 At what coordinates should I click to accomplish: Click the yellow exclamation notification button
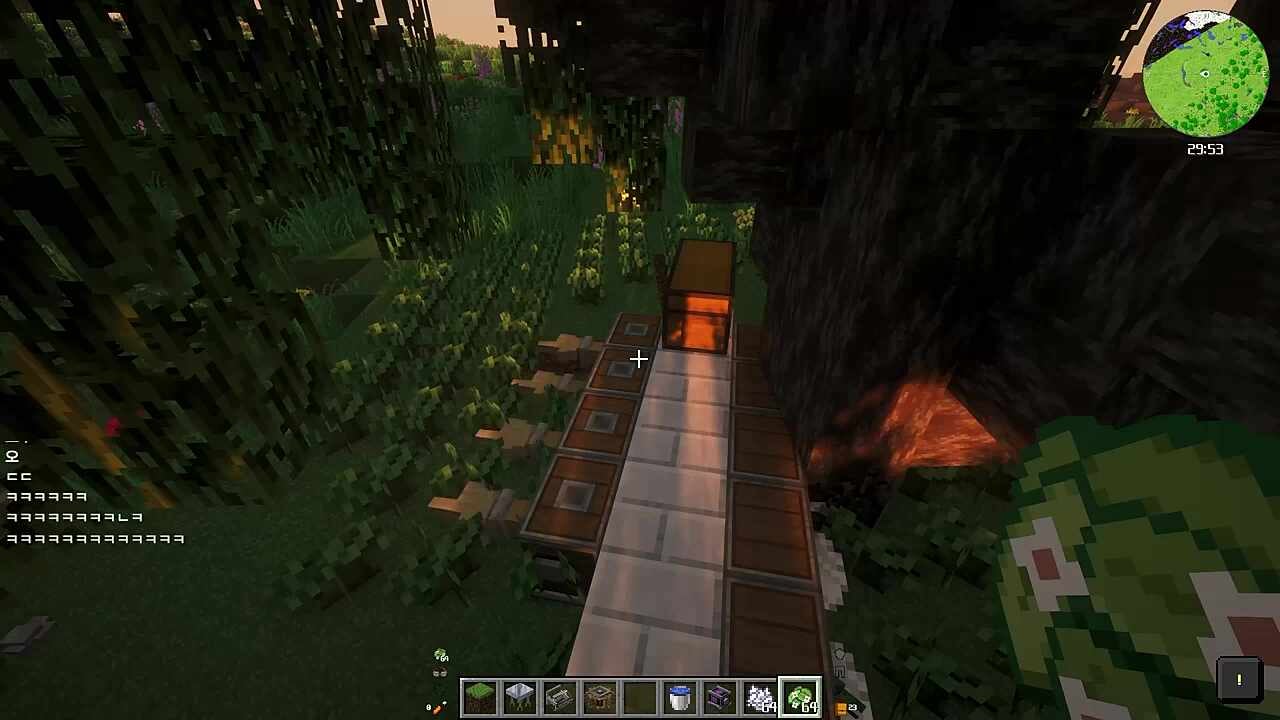pos(1238,680)
